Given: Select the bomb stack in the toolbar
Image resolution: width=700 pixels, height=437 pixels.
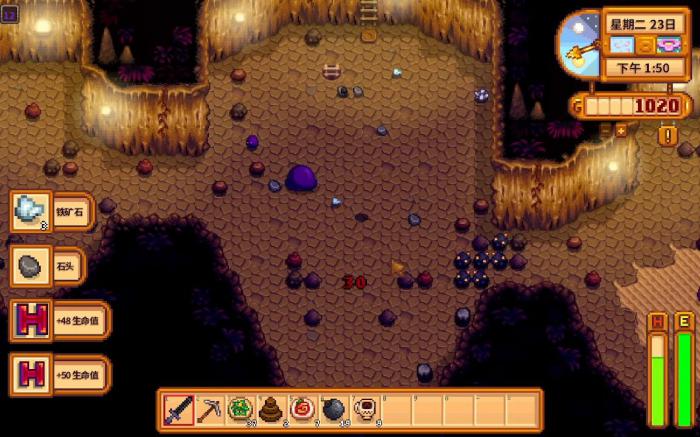Looking at the screenshot, I should [x=332, y=409].
